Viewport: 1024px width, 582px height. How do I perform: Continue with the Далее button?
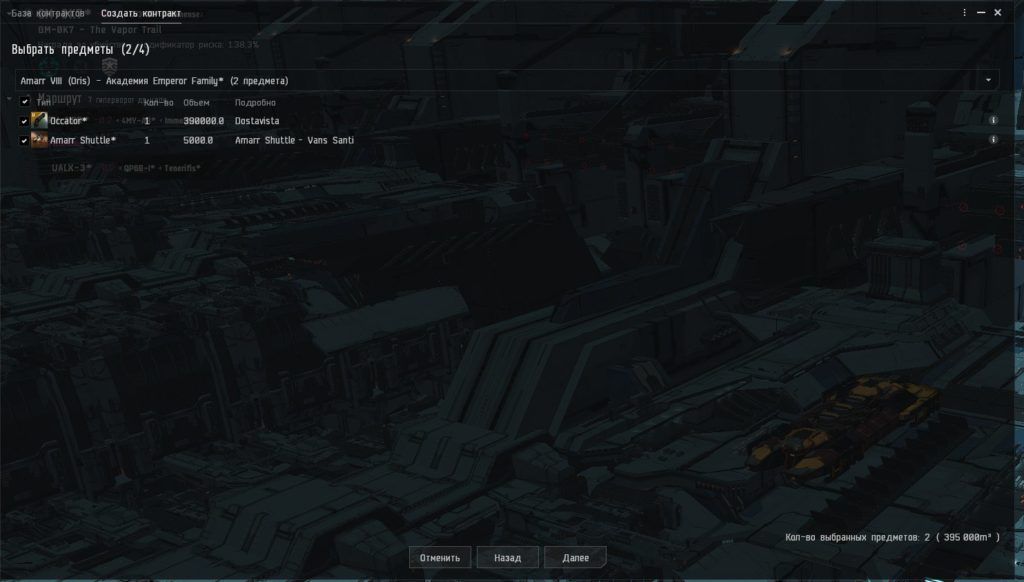pos(575,557)
